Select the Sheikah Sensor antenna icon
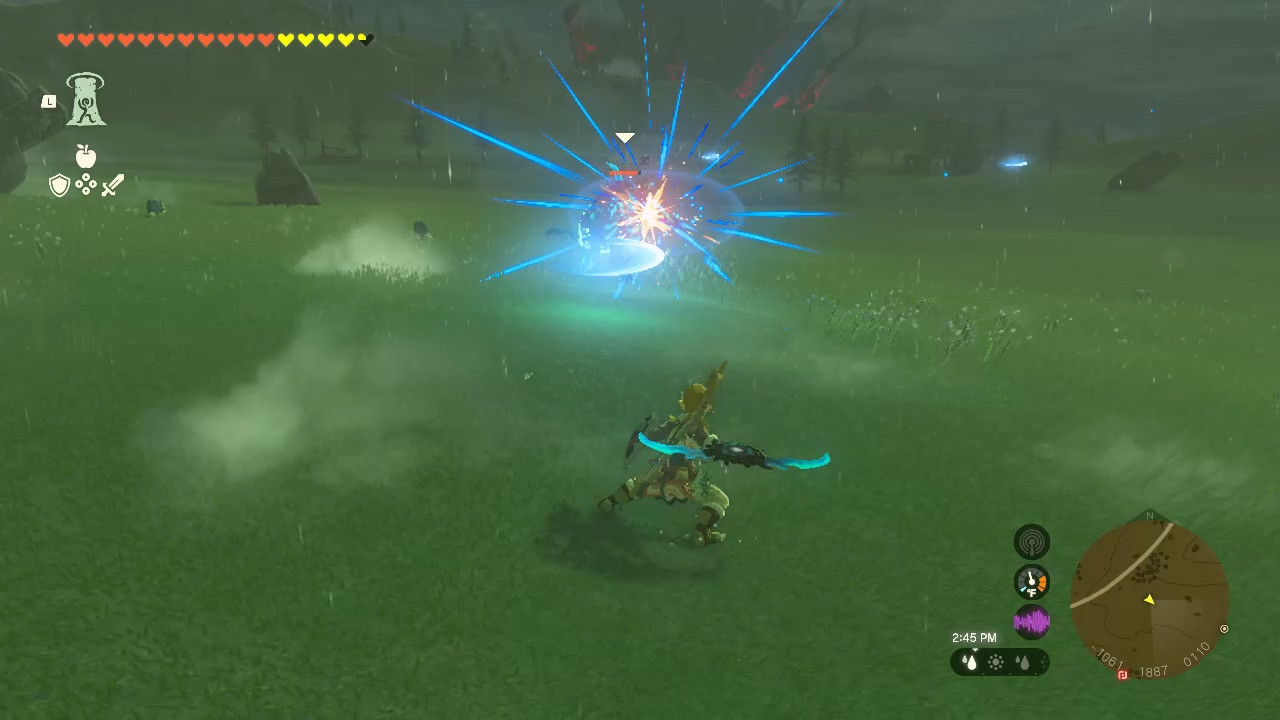 point(1032,541)
